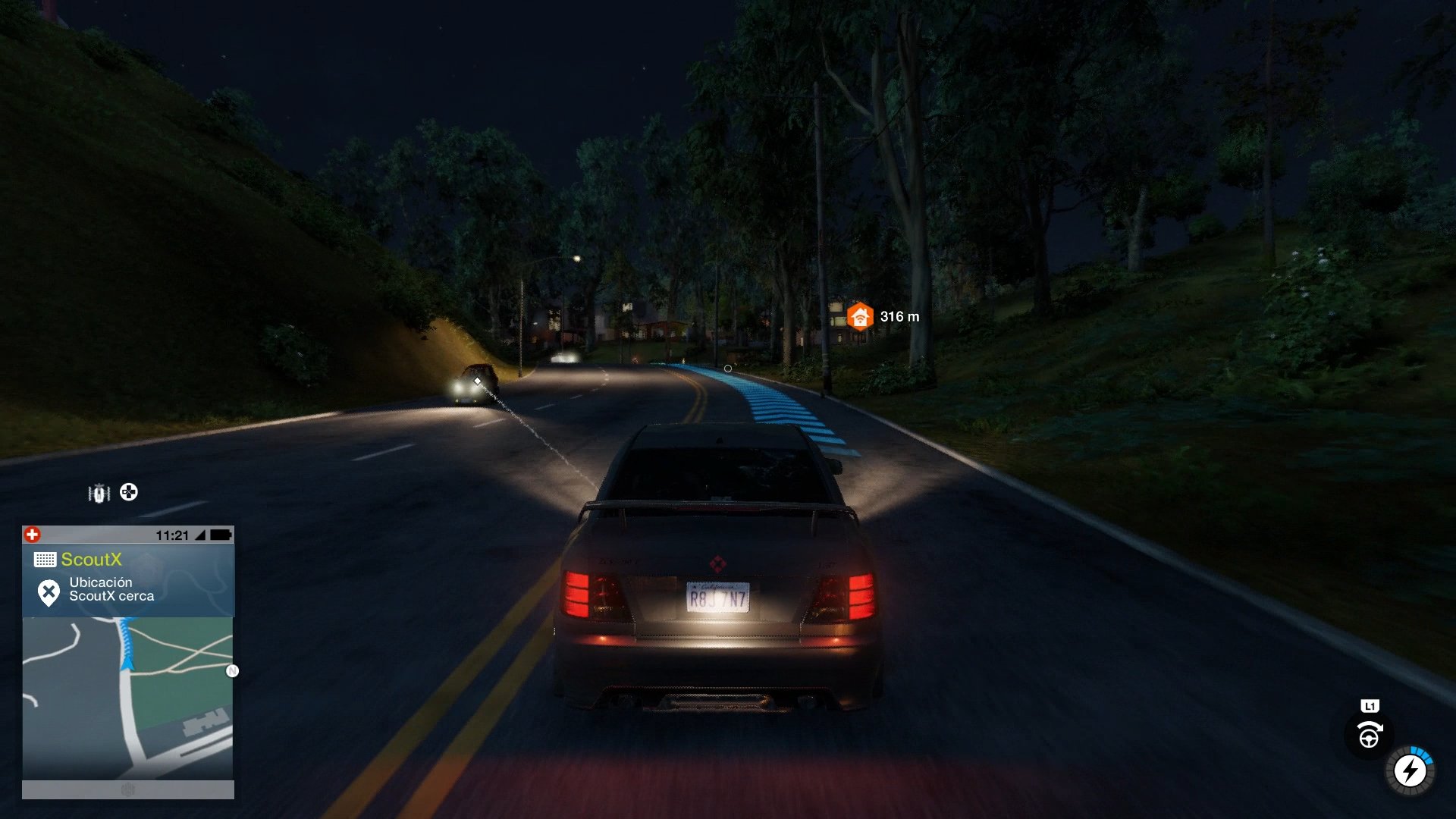Select the ScoutX app name label
The image size is (1456, 819).
click(x=91, y=558)
